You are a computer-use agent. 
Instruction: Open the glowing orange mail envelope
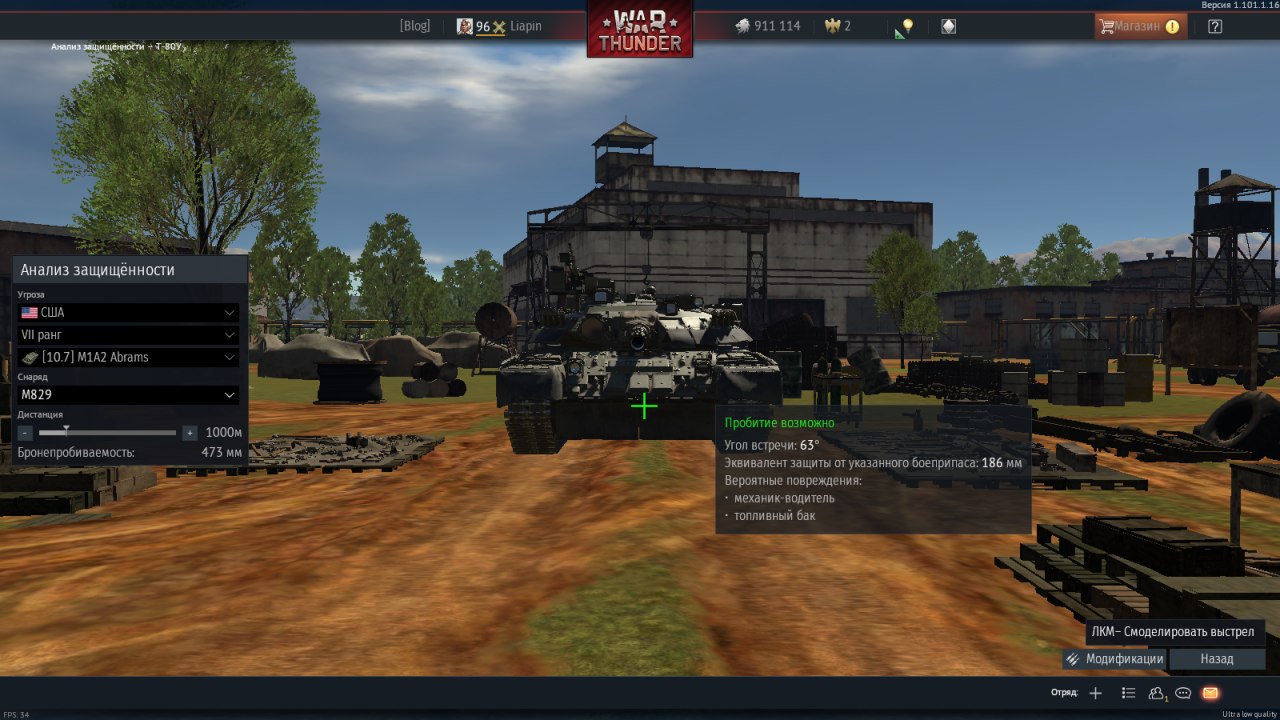1210,693
